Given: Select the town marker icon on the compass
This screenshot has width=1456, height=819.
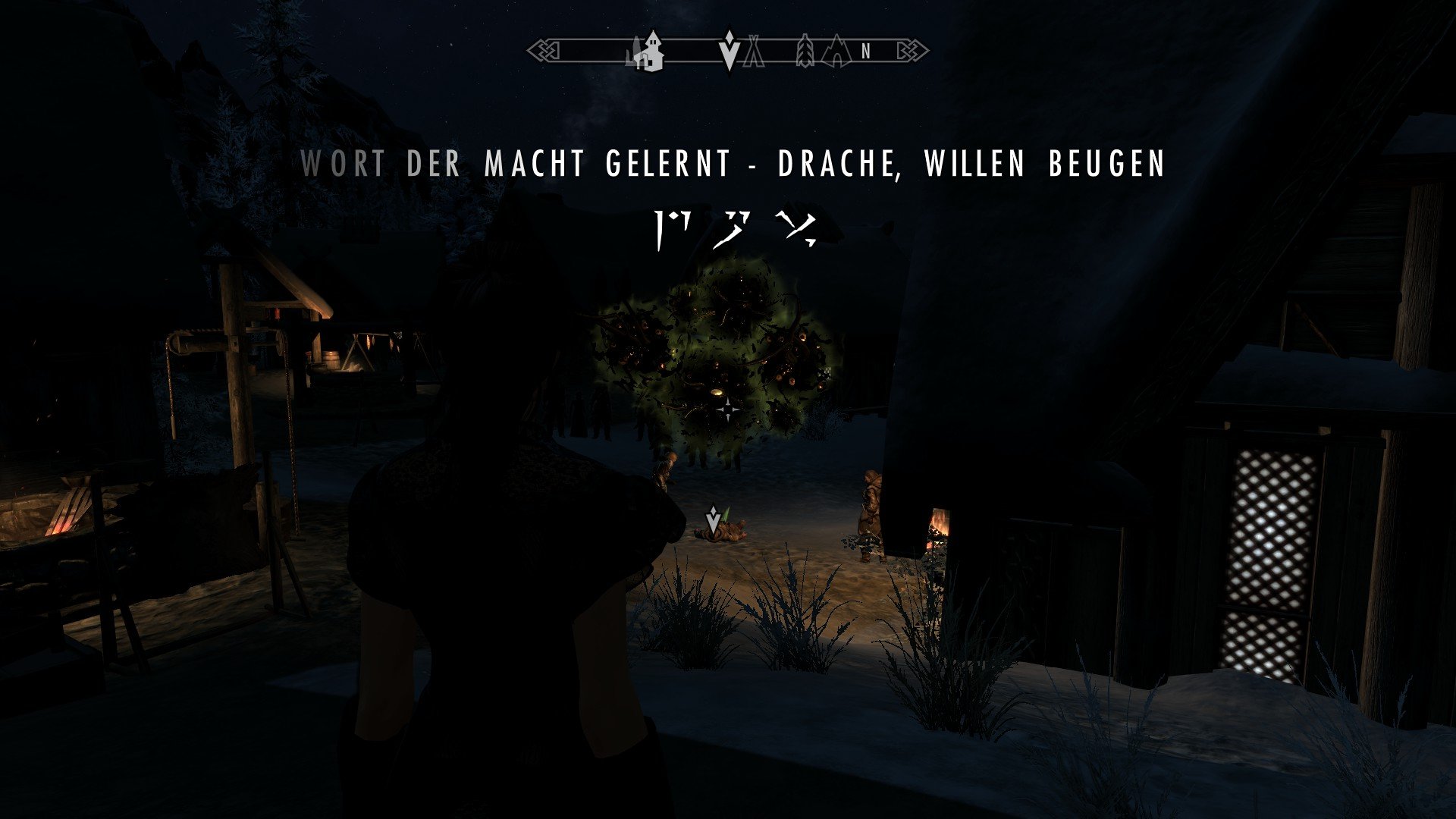Looking at the screenshot, I should (648, 53).
